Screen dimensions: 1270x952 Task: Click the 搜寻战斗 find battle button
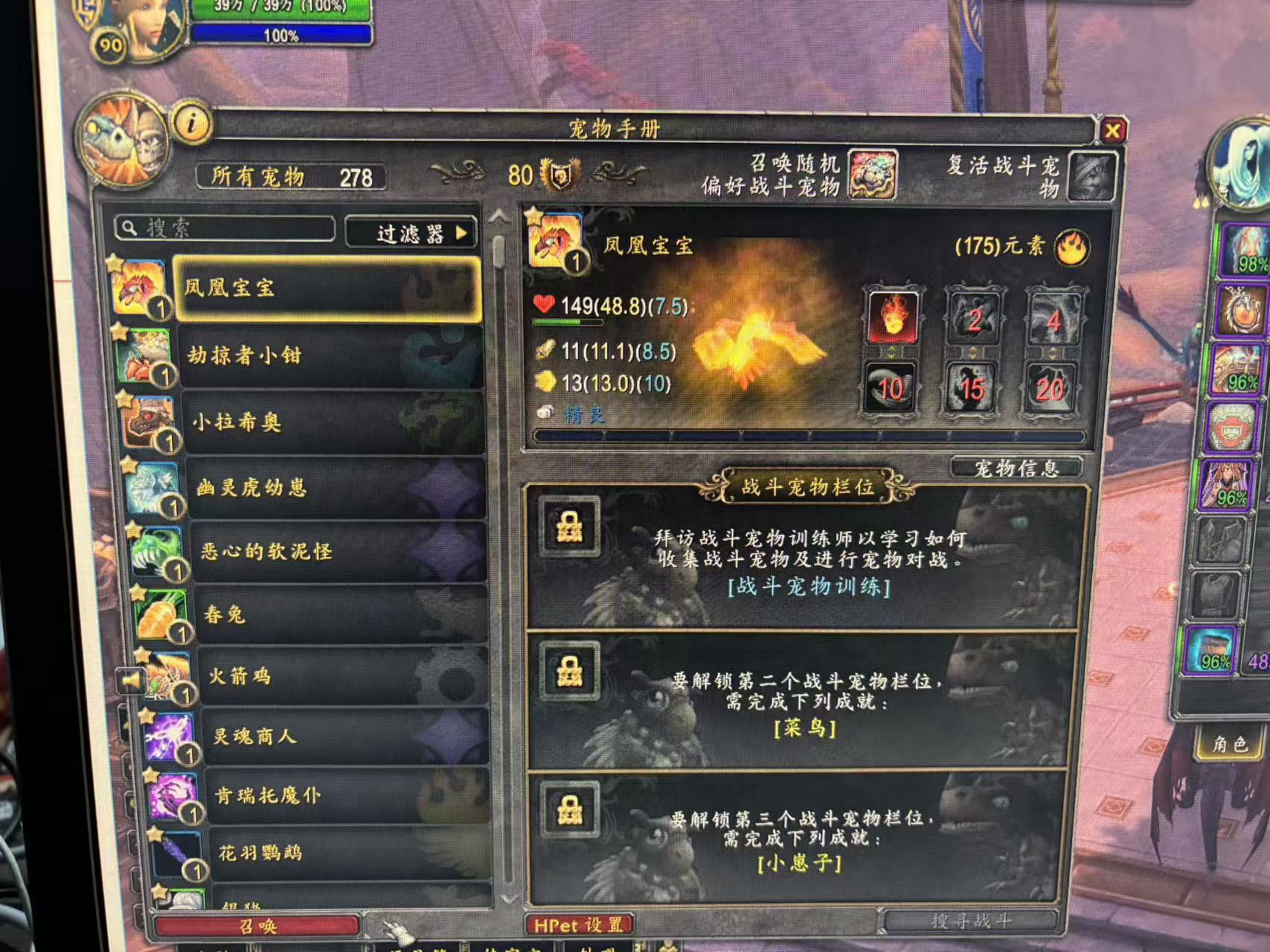[x=970, y=922]
